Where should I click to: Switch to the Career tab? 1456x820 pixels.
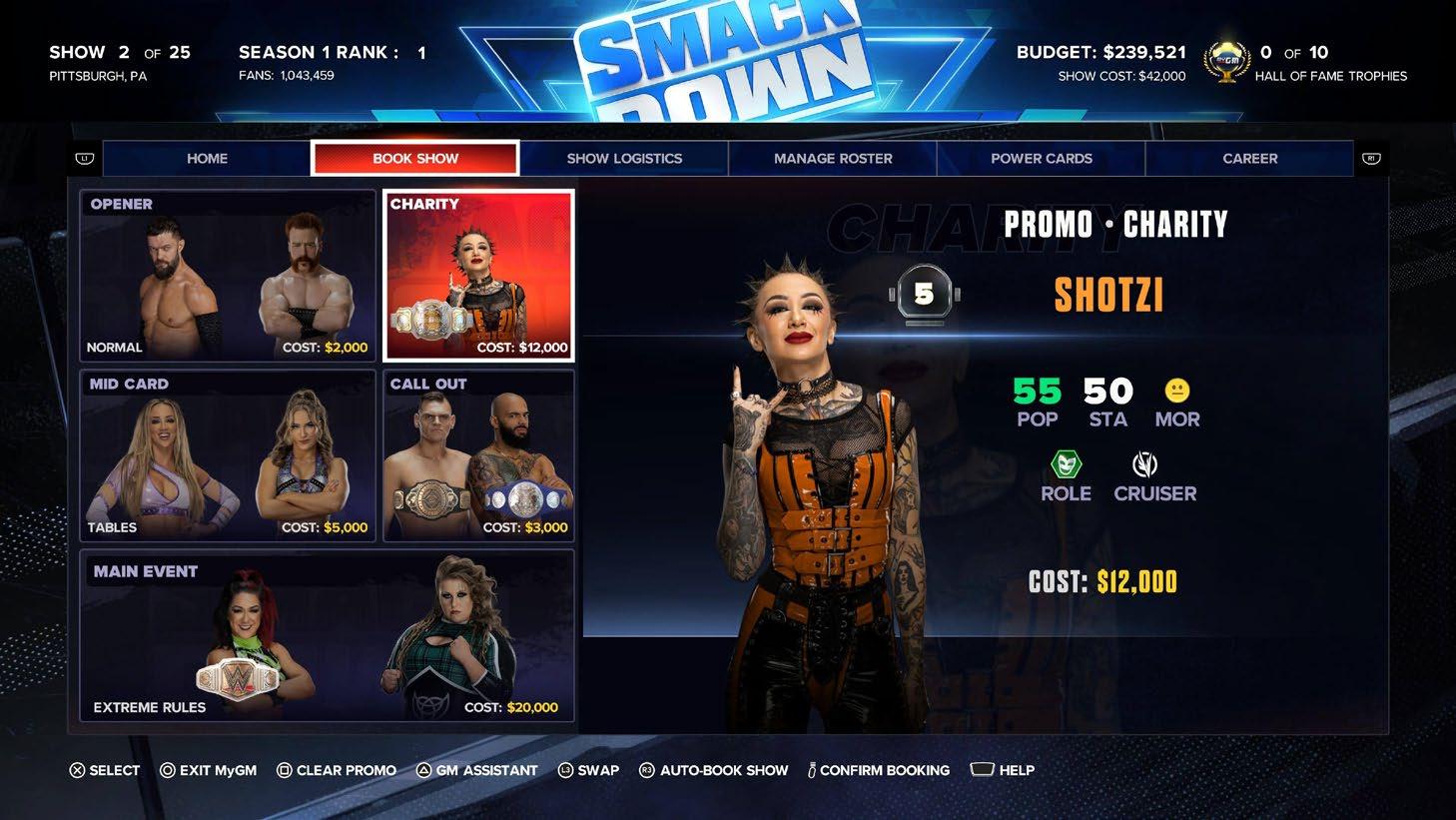(x=1249, y=158)
